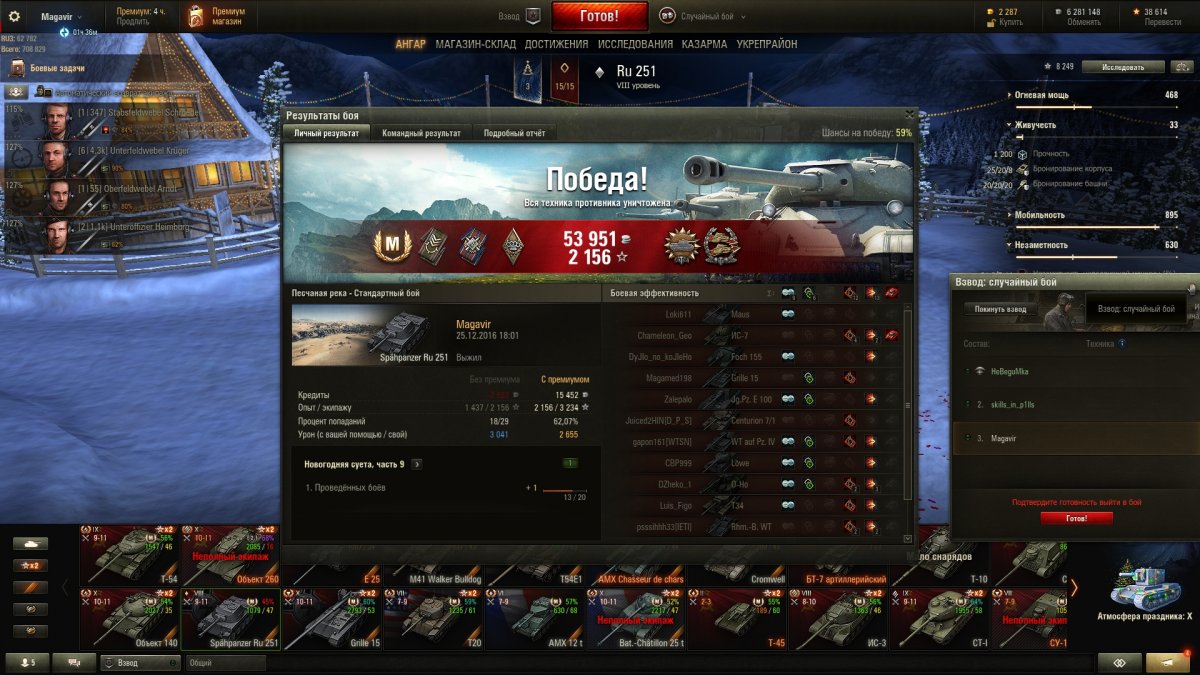Image resolution: width=1200 pixels, height=675 pixels.
Task: Open the Магазин-Склад menu
Action: [476, 44]
